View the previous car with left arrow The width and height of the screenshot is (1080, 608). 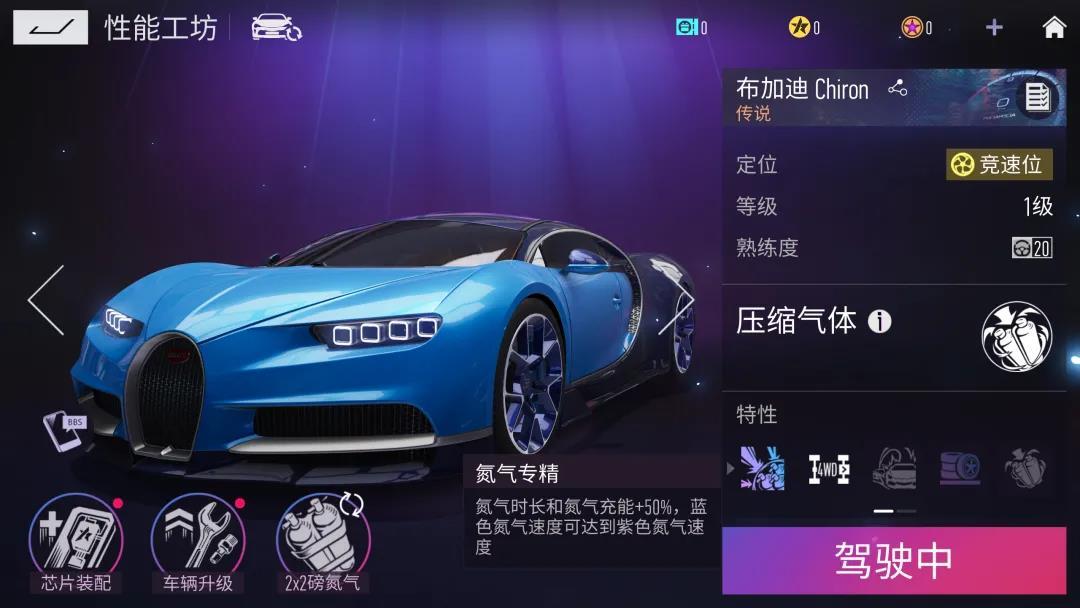[46, 300]
